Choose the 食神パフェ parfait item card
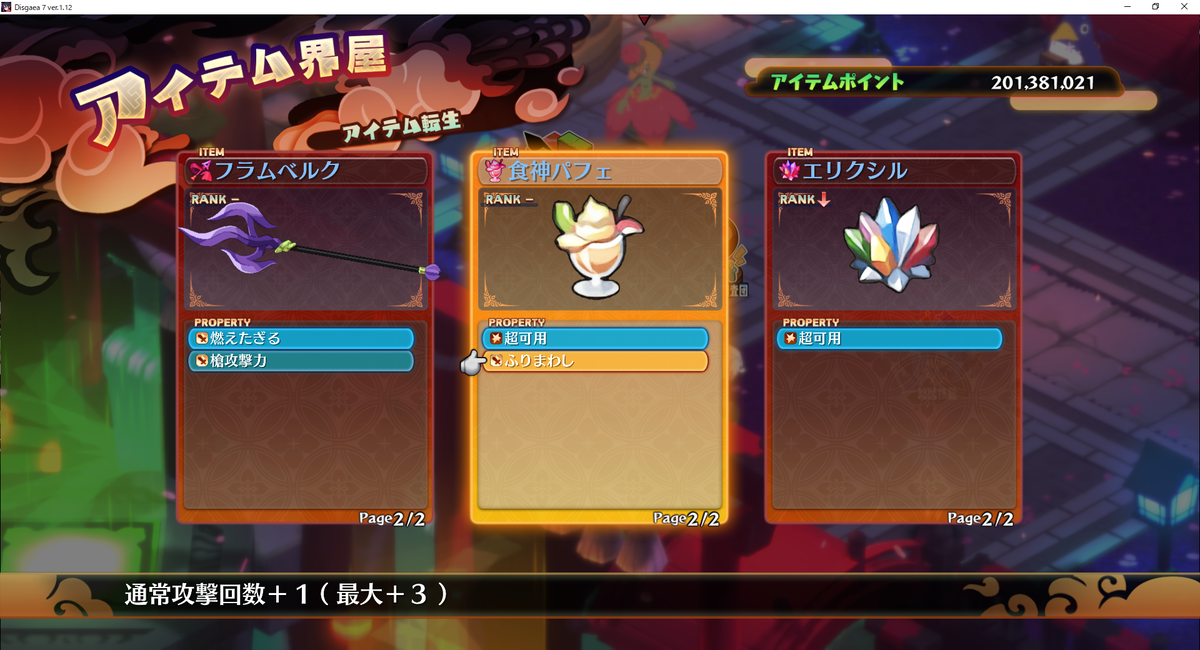The width and height of the screenshot is (1200, 650). click(598, 250)
